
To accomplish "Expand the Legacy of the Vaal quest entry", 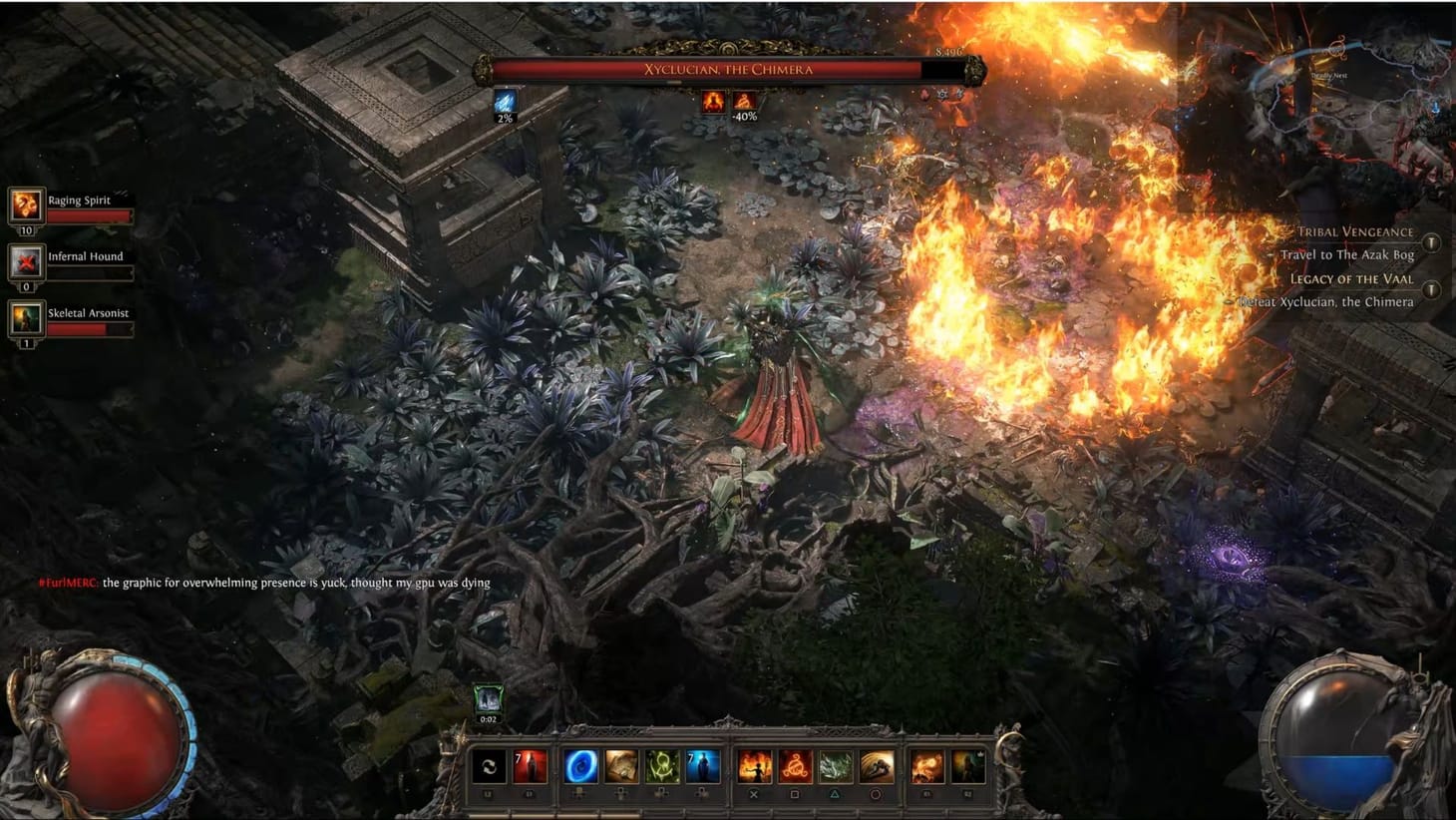I will click(x=1432, y=287).
